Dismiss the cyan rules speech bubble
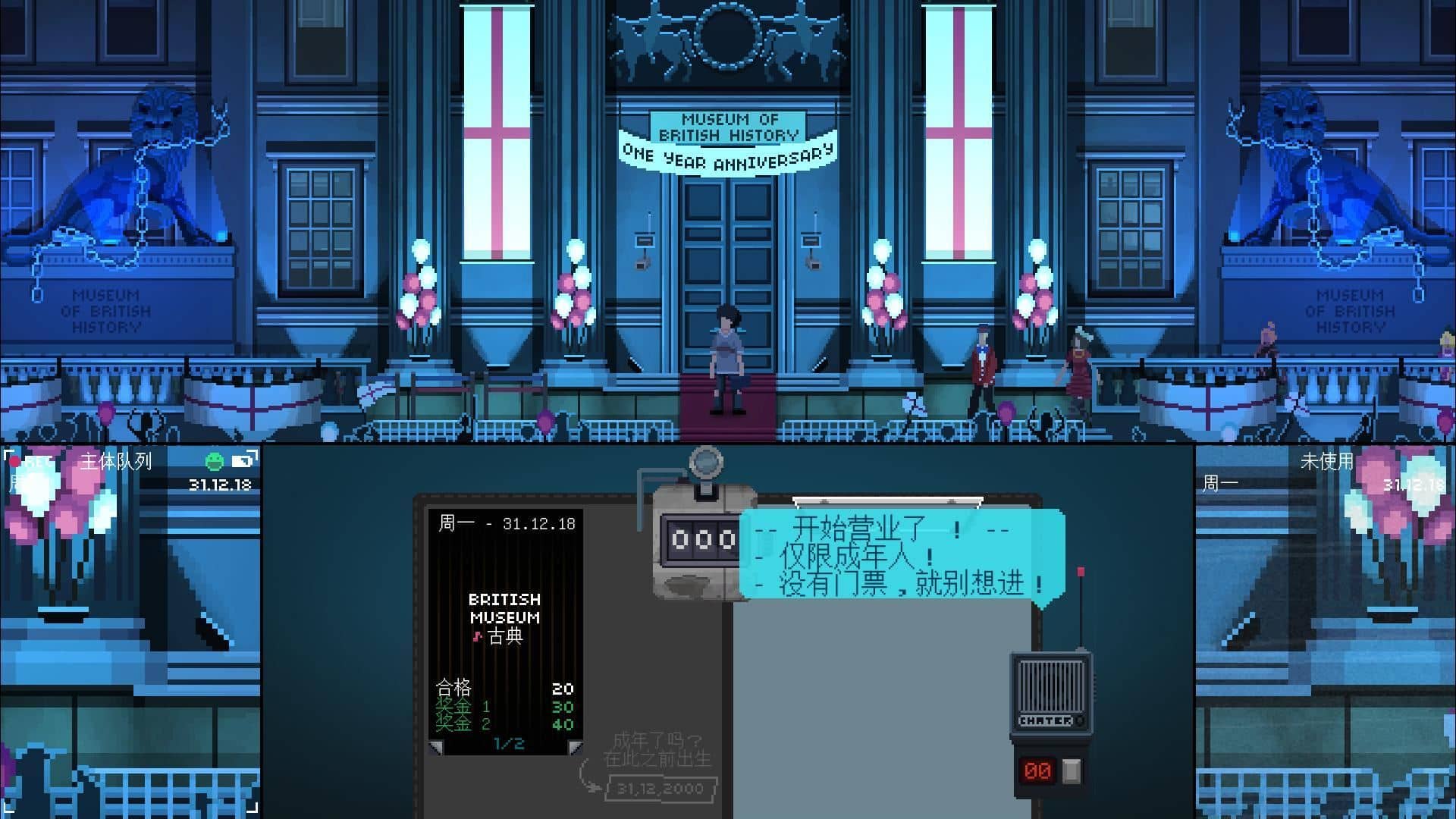Screen dimensions: 1456x819 click(901, 556)
